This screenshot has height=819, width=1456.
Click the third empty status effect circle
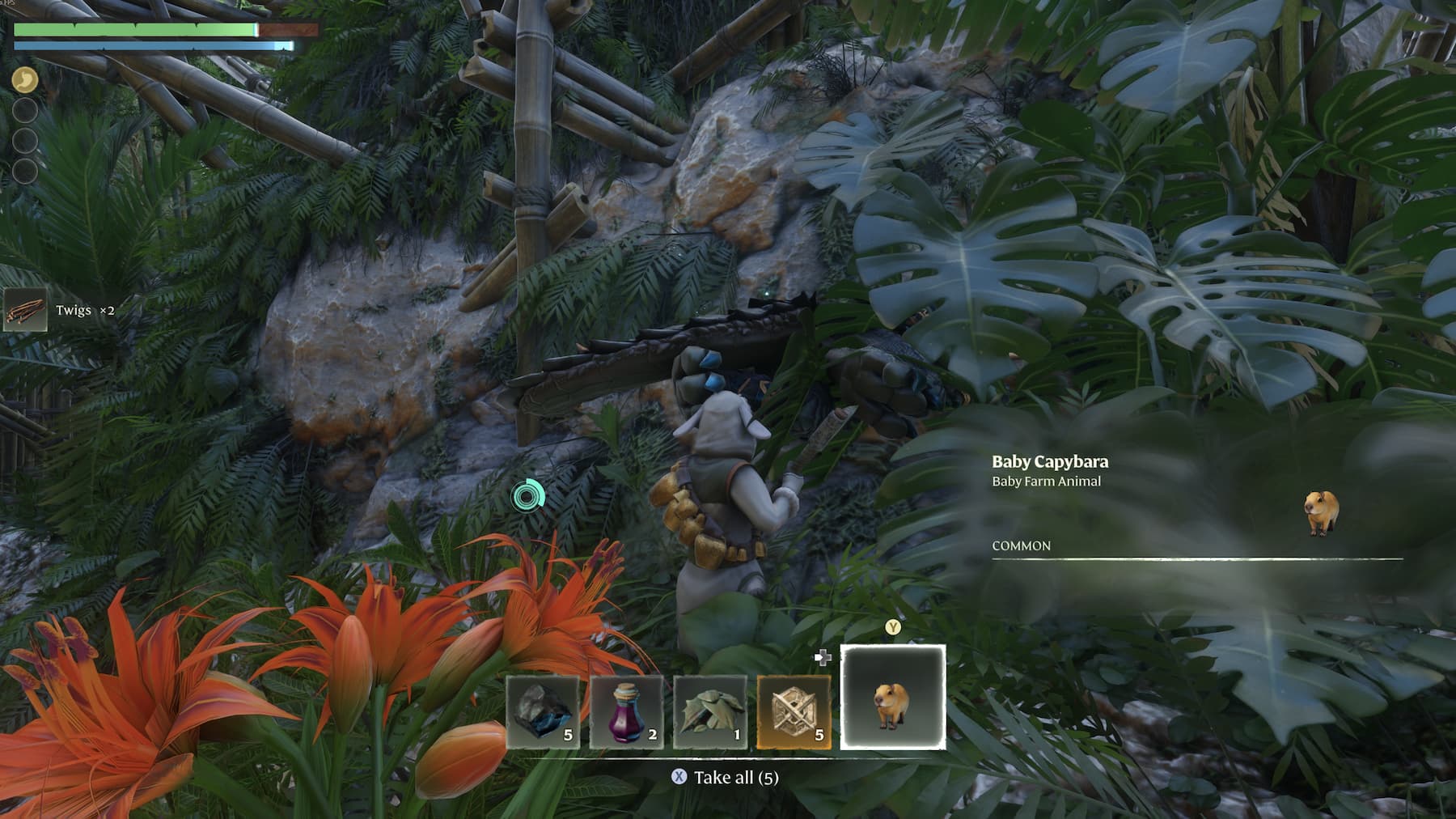[x=24, y=172]
